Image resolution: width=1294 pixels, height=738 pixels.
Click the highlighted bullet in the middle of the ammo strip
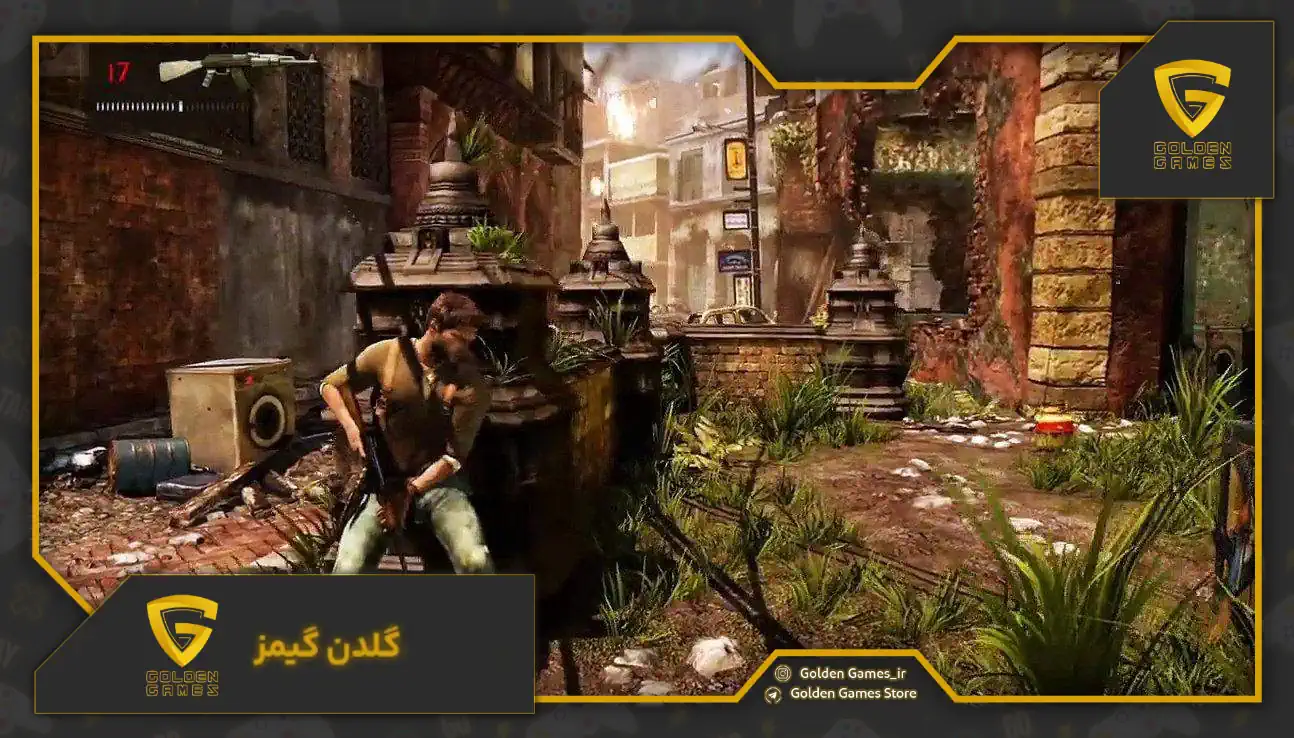(180, 105)
